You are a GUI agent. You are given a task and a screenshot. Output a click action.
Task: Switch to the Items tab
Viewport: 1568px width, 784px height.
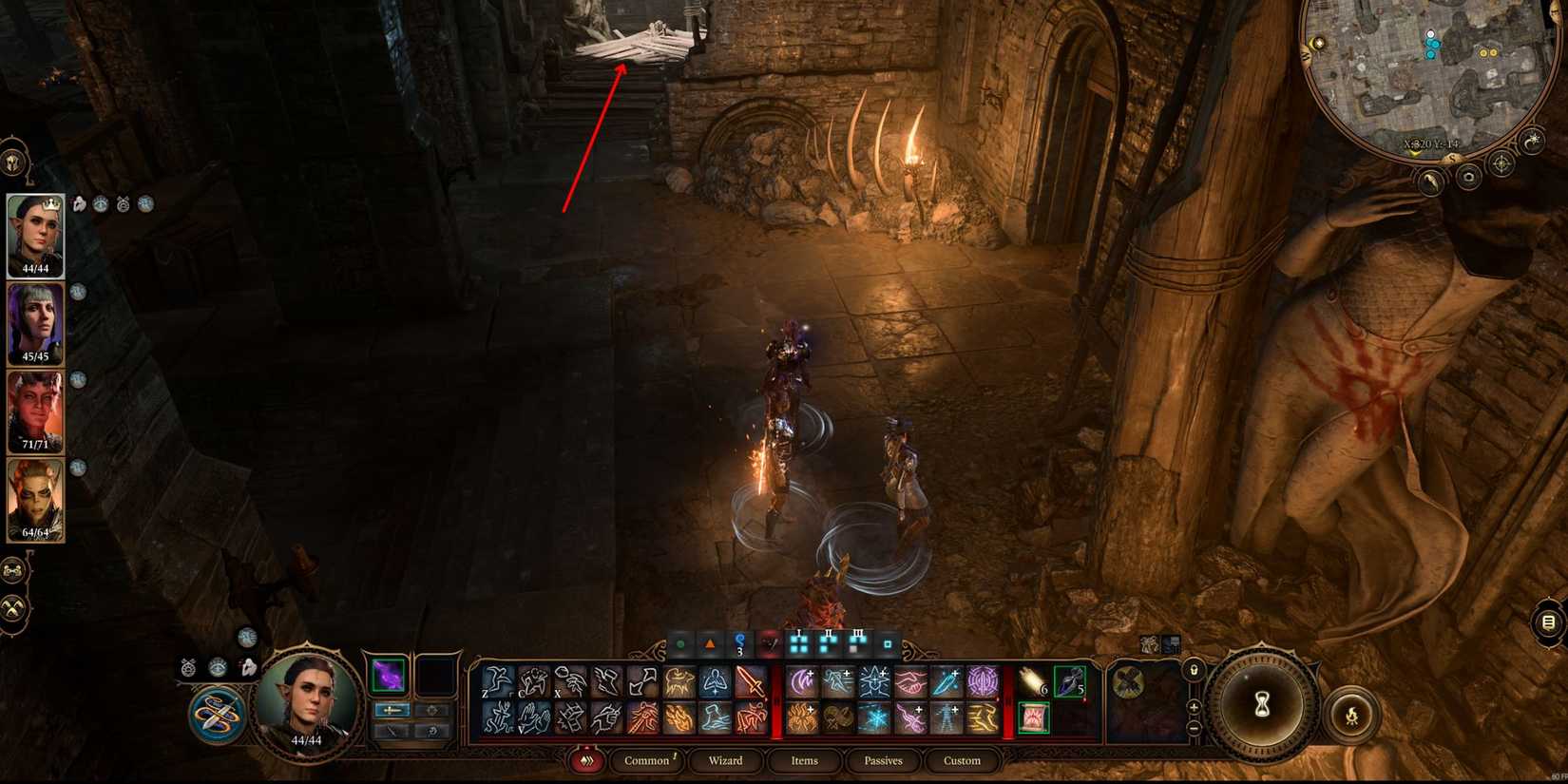804,760
